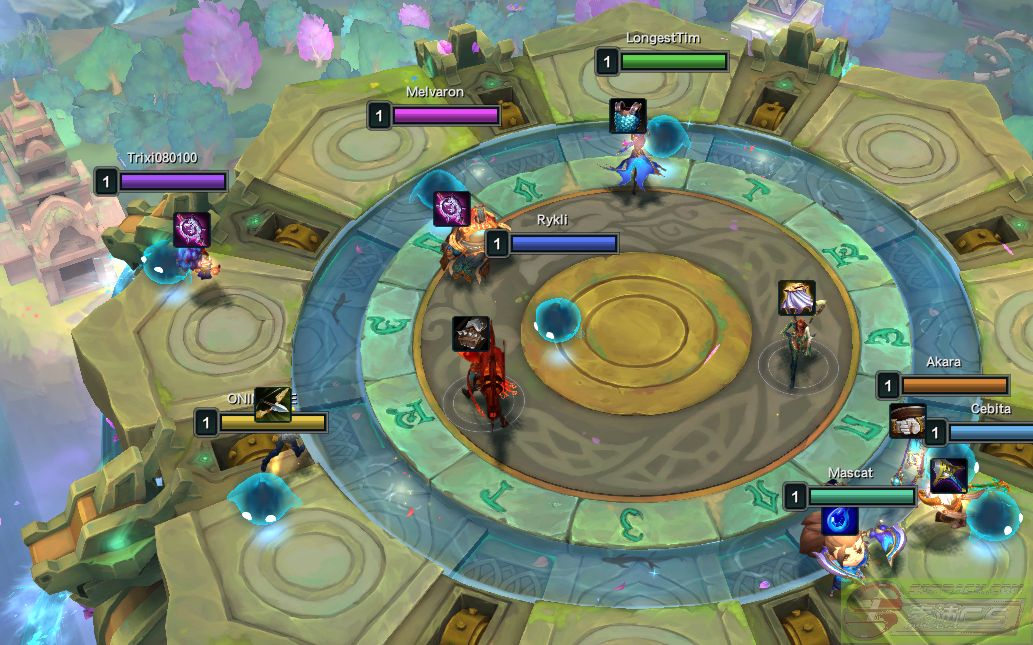Select the gray item icon above the red champion
Viewport: 1033px width, 645px height.
pyautogui.click(x=470, y=334)
